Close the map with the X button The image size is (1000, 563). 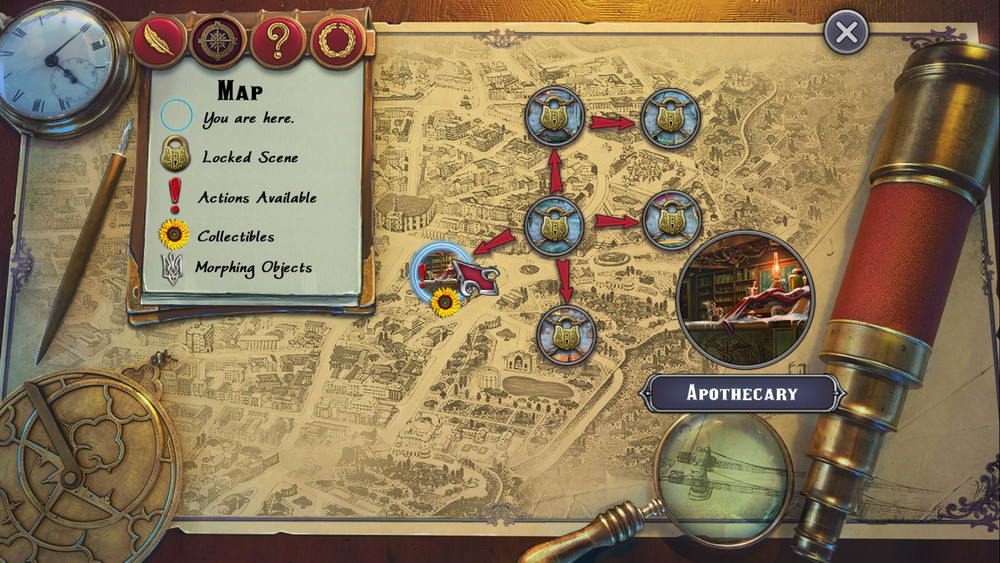click(846, 33)
